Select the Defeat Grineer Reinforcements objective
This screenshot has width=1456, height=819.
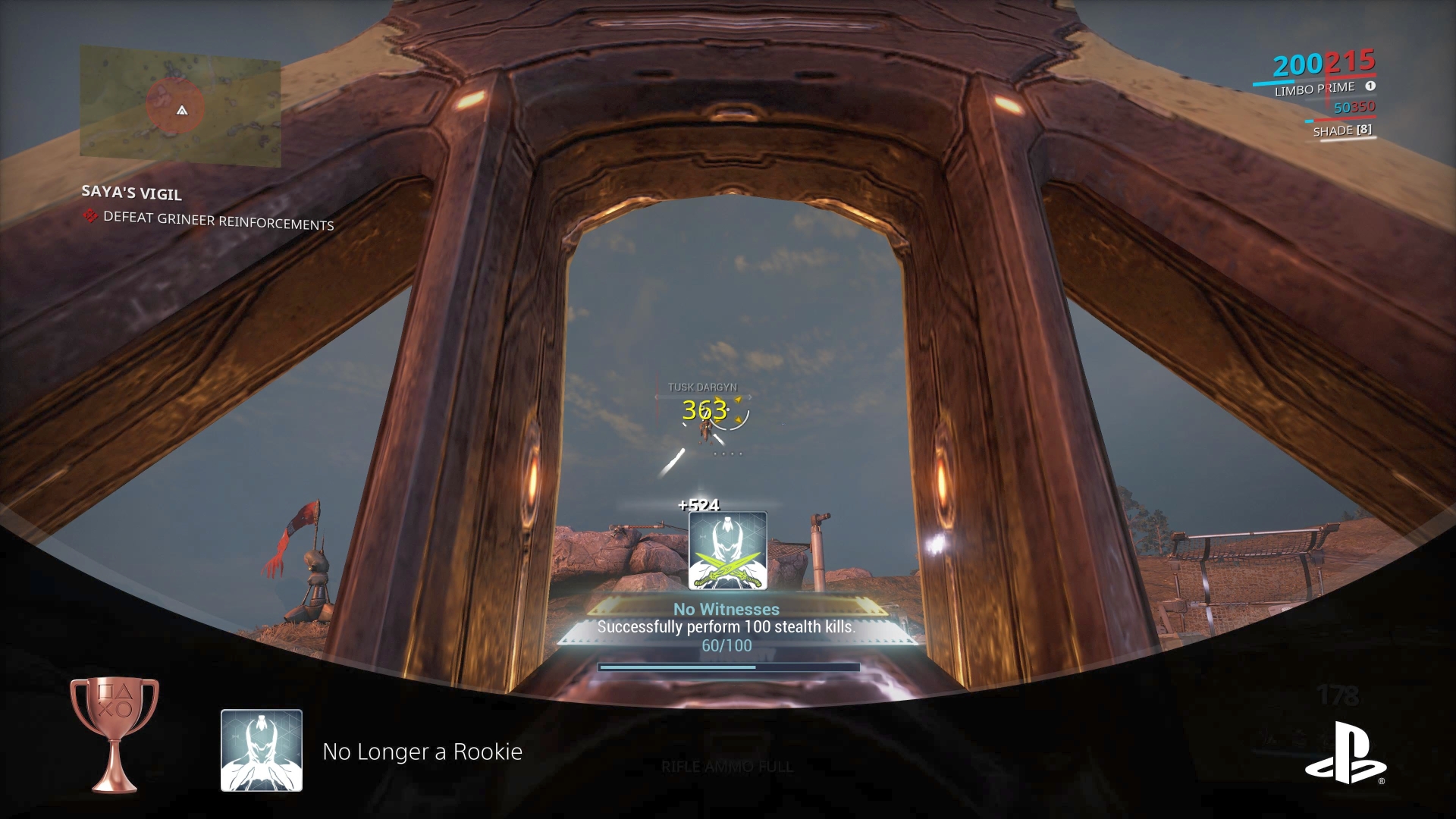[218, 221]
